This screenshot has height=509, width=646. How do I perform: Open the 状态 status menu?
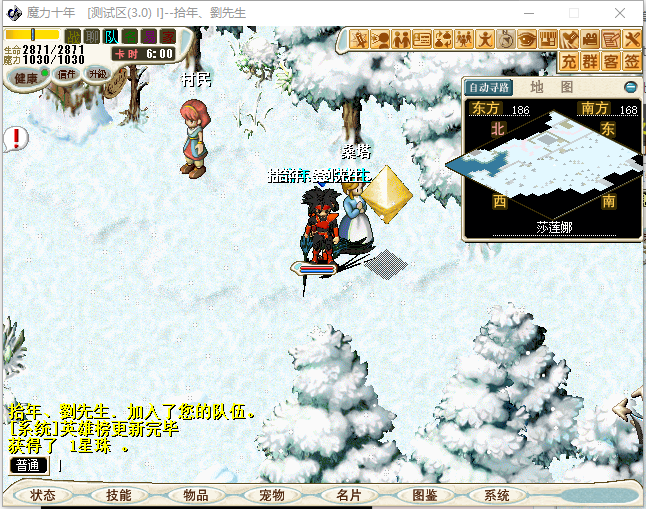coord(43,495)
